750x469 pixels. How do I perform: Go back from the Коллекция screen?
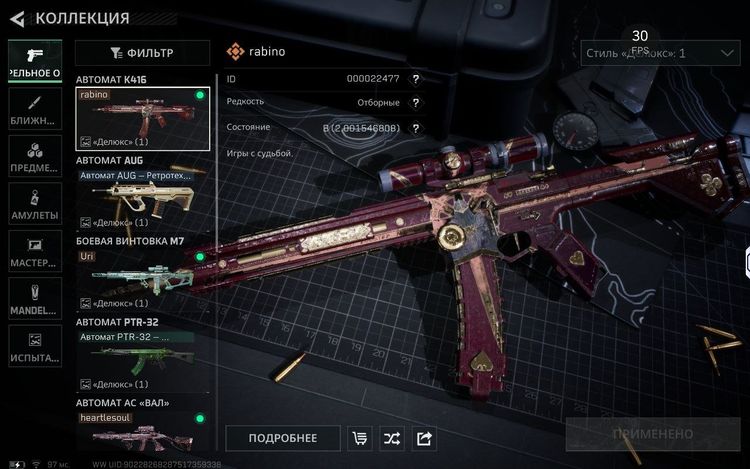click(17, 18)
